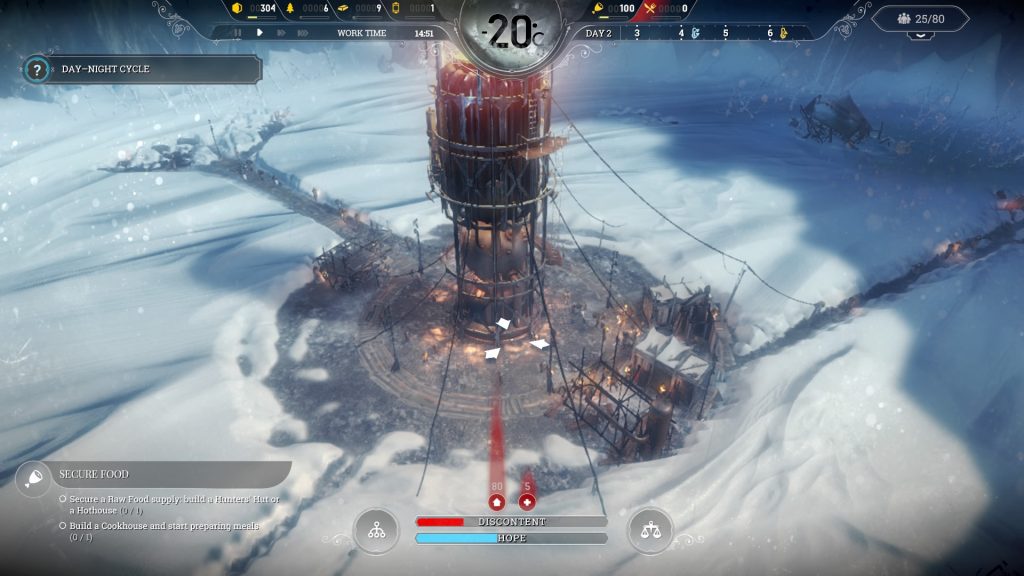Open the Day-Night Cycle help hint

[x=37, y=70]
